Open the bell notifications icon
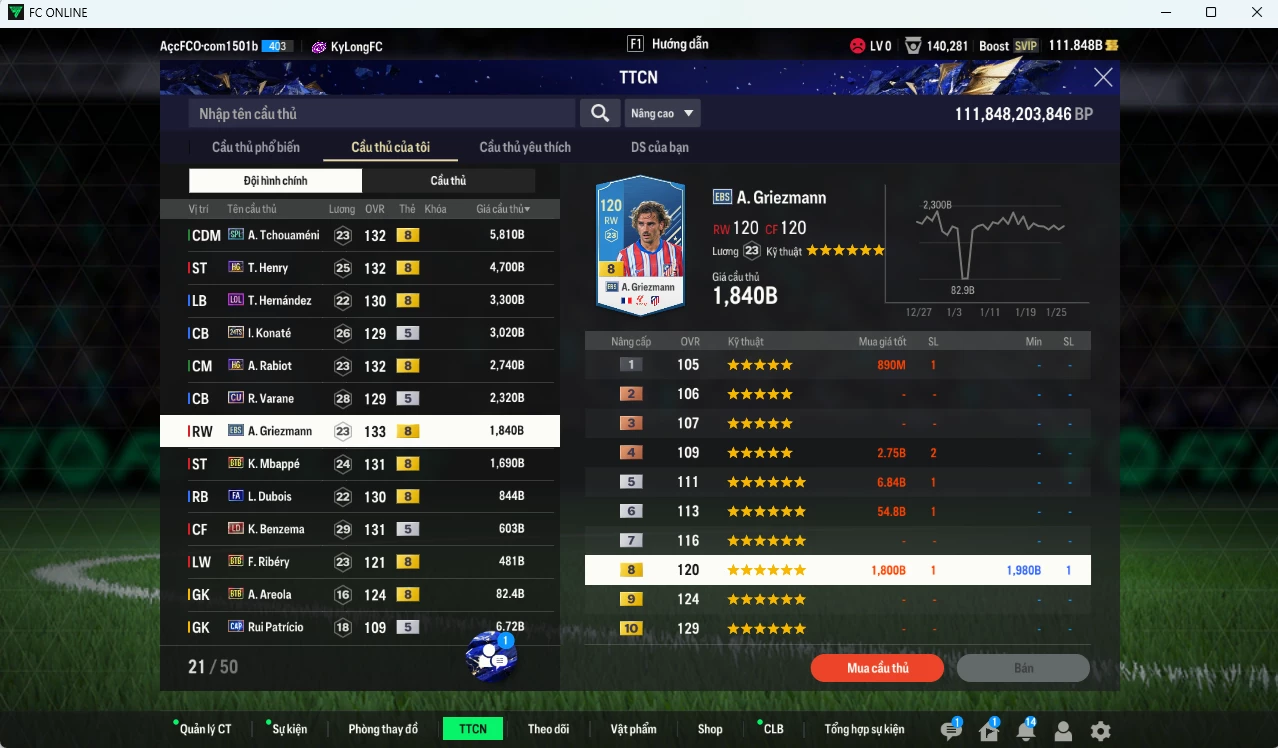The height and width of the screenshot is (748, 1278). click(x=1025, y=731)
